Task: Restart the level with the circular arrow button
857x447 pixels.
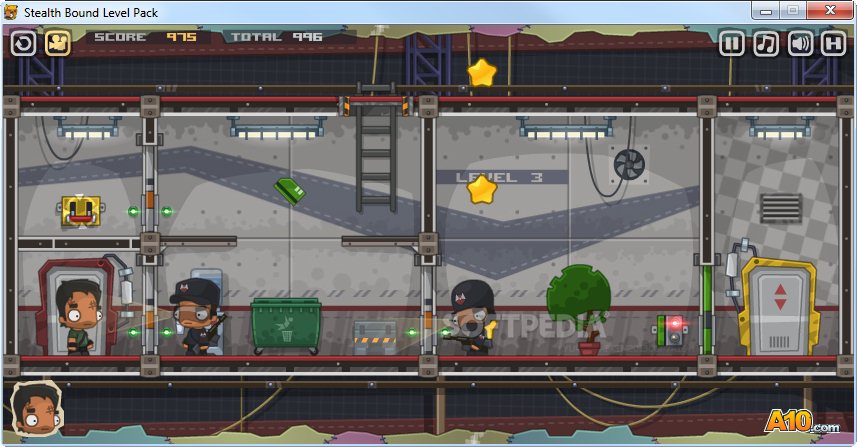Action: point(23,43)
